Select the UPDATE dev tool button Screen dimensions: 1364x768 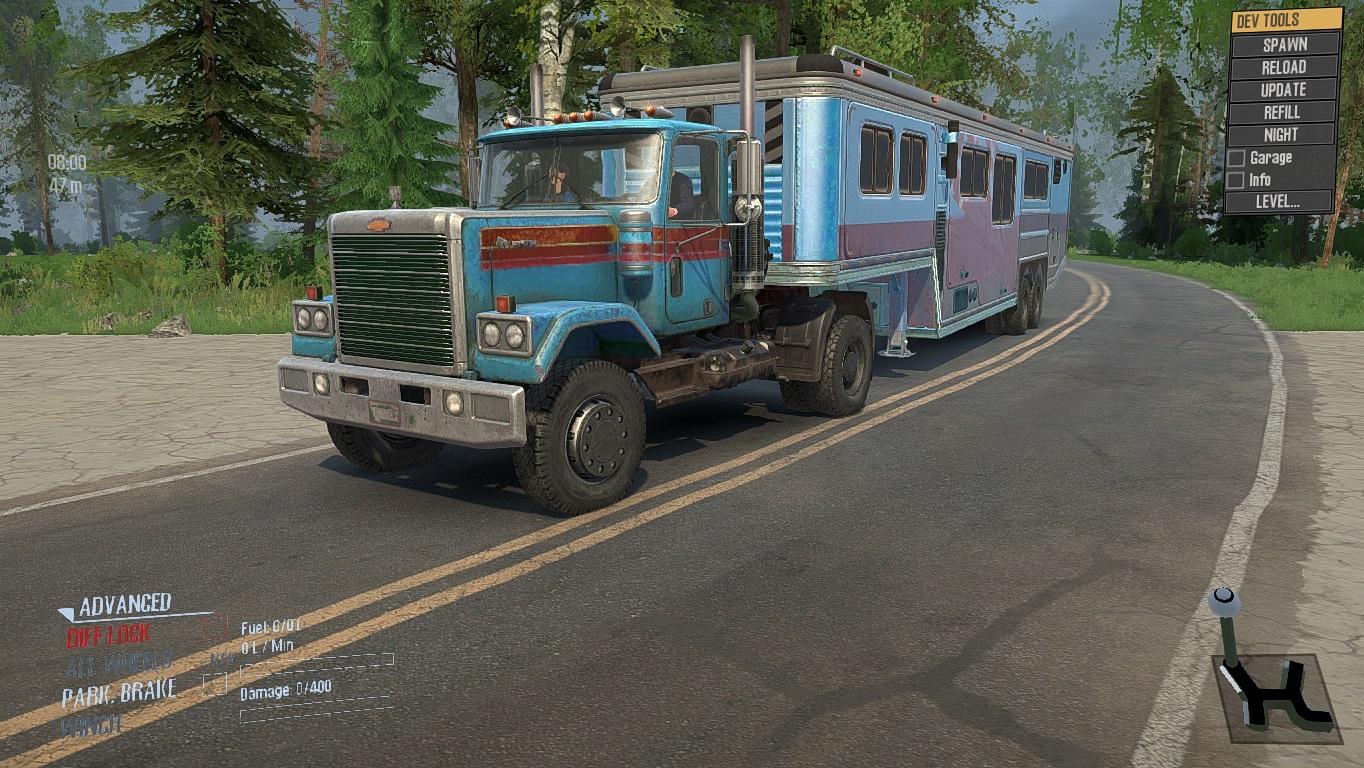pos(1284,90)
